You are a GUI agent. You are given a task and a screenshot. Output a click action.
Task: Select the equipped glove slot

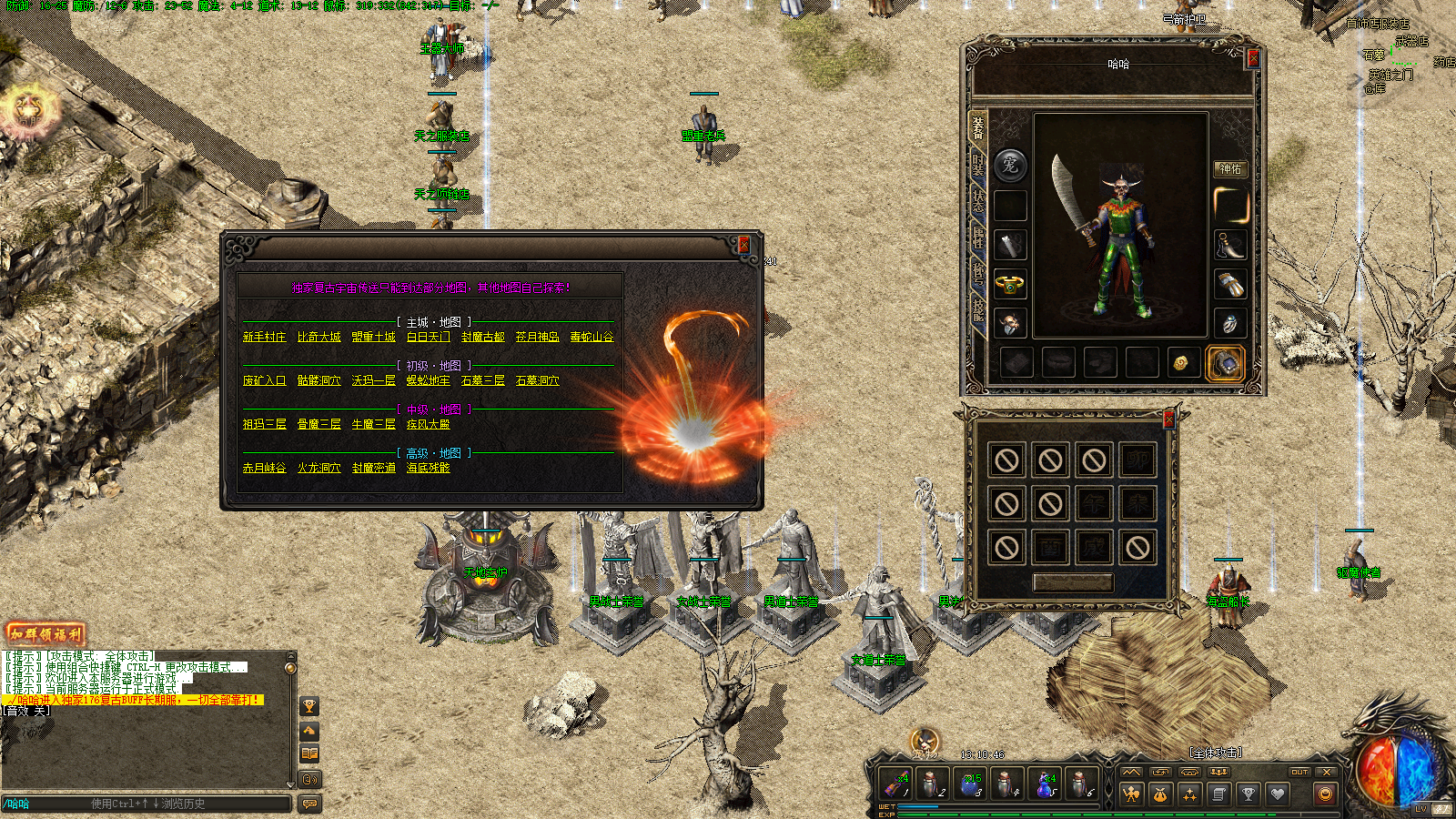coord(1230,285)
